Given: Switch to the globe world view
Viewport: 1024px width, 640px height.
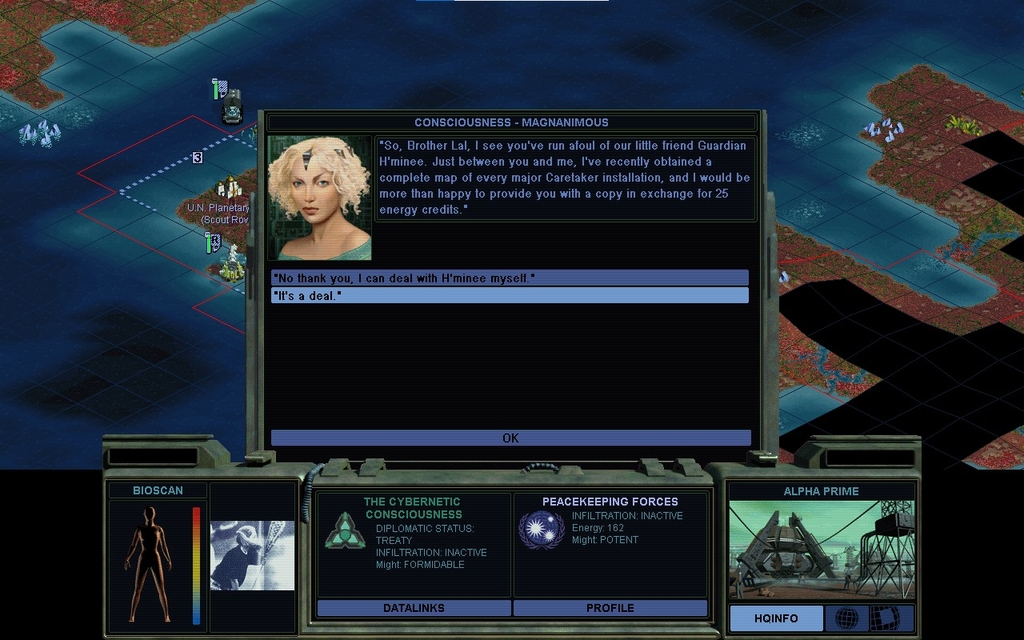Looking at the screenshot, I should coord(846,618).
